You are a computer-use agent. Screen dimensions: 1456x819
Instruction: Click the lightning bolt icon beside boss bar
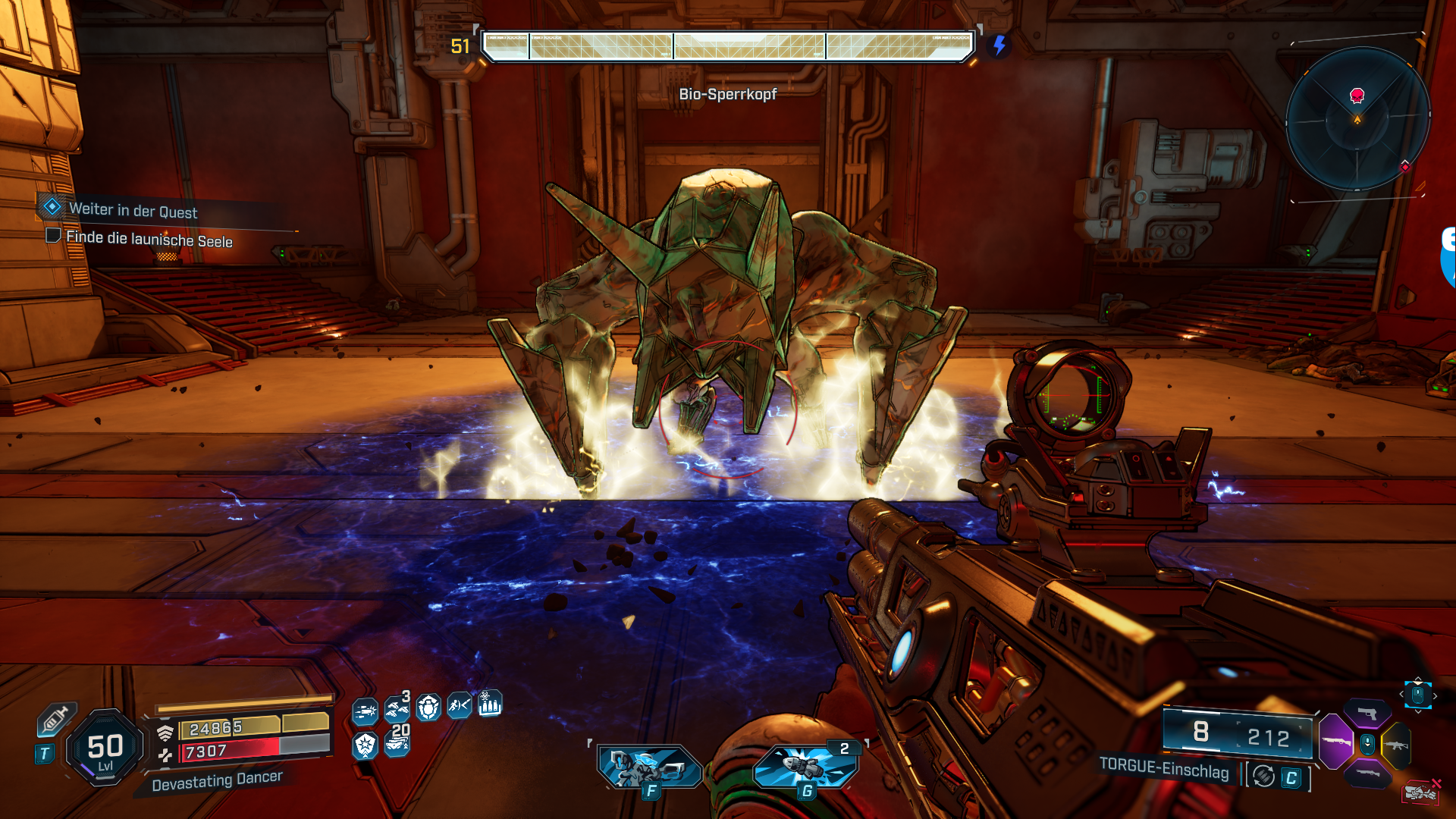click(x=999, y=45)
